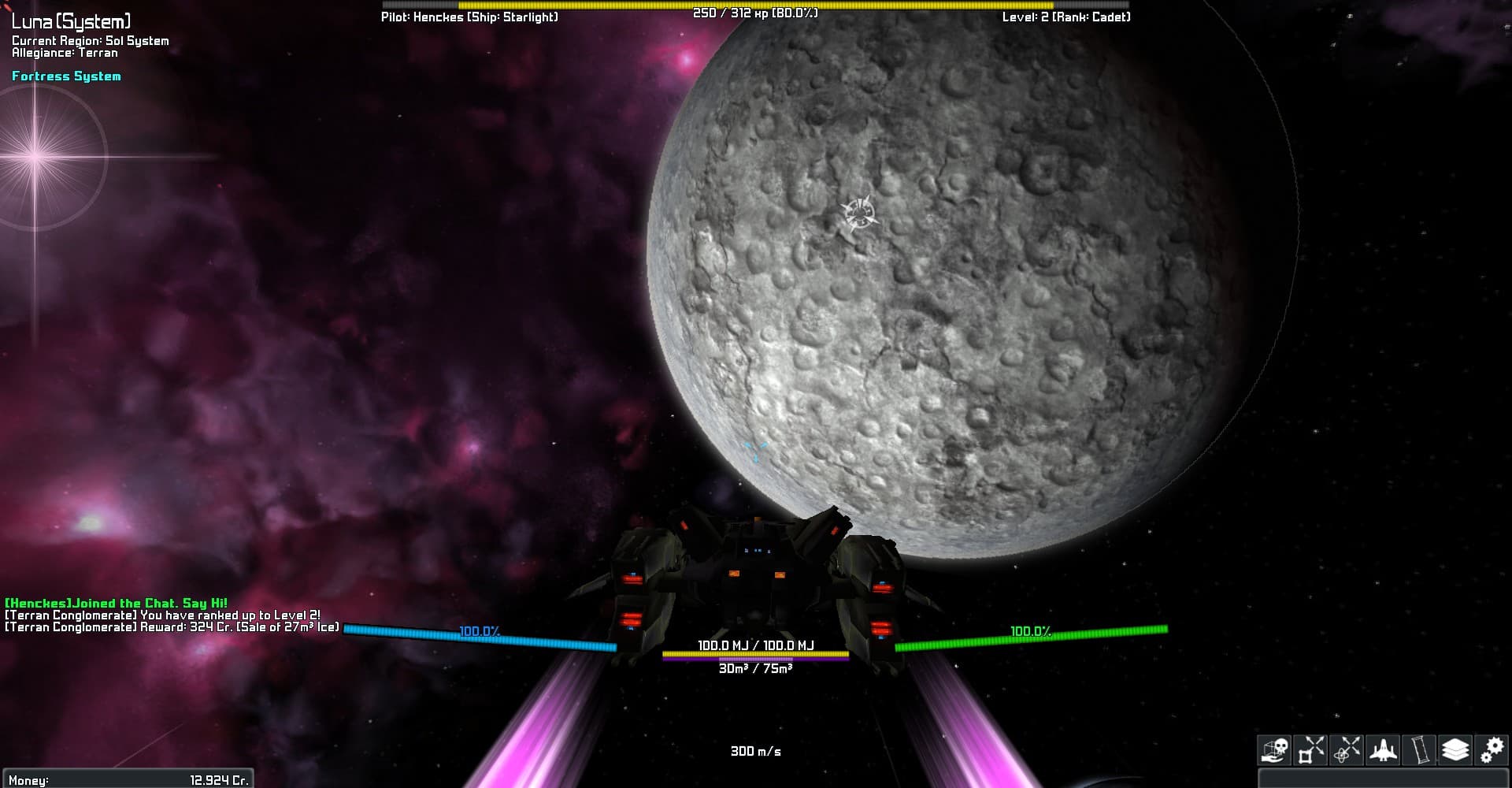Click the target reticle marker on Luna
This screenshot has width=1512, height=788.
coord(858,212)
